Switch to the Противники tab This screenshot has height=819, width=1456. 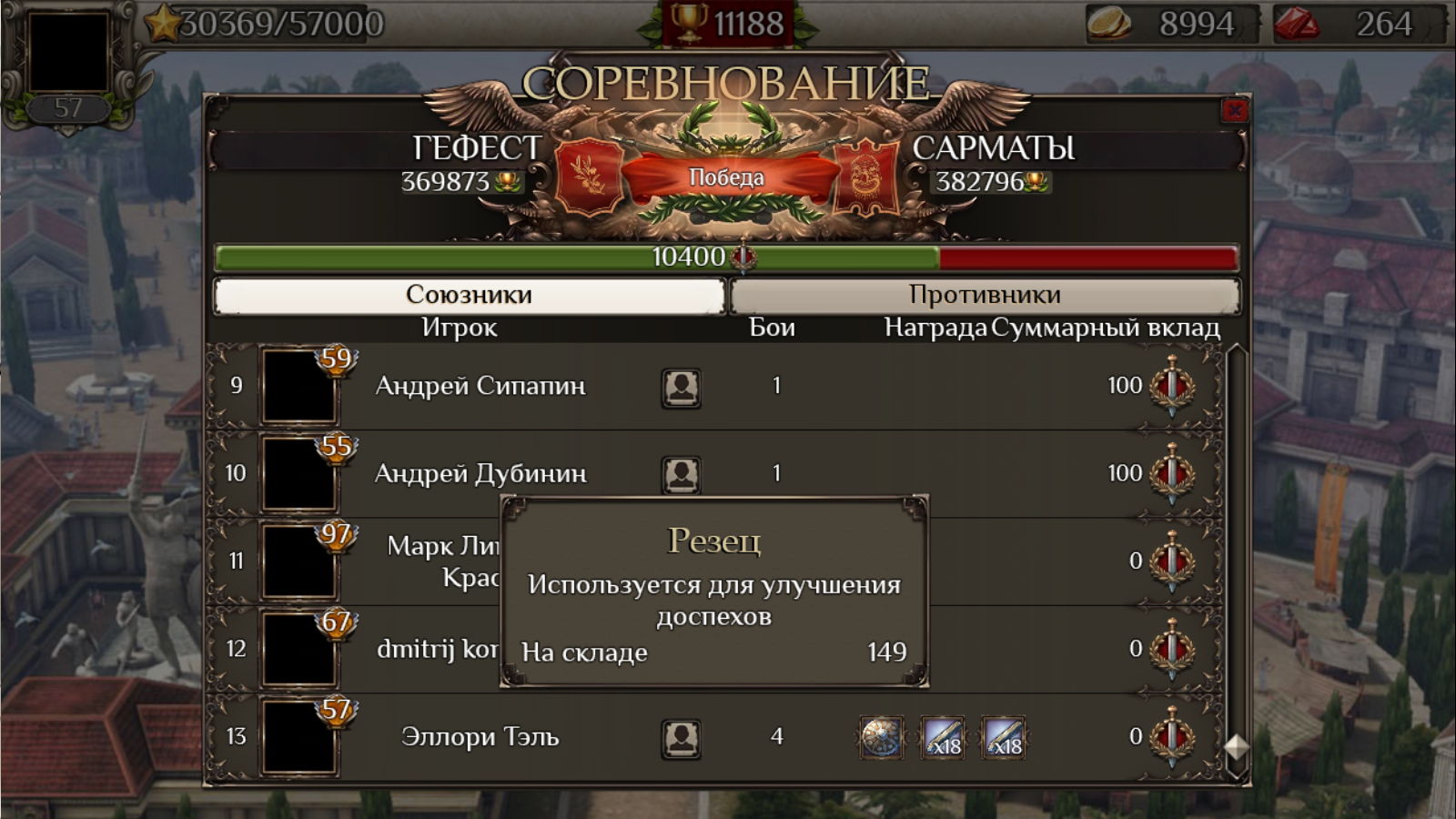985,295
